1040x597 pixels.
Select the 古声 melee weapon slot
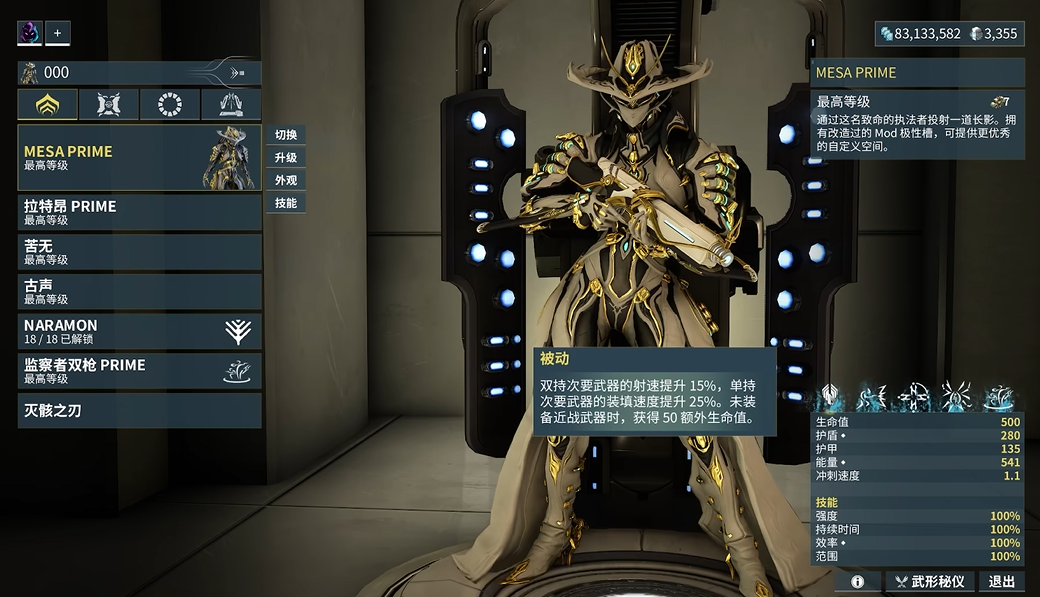[x=139, y=291]
